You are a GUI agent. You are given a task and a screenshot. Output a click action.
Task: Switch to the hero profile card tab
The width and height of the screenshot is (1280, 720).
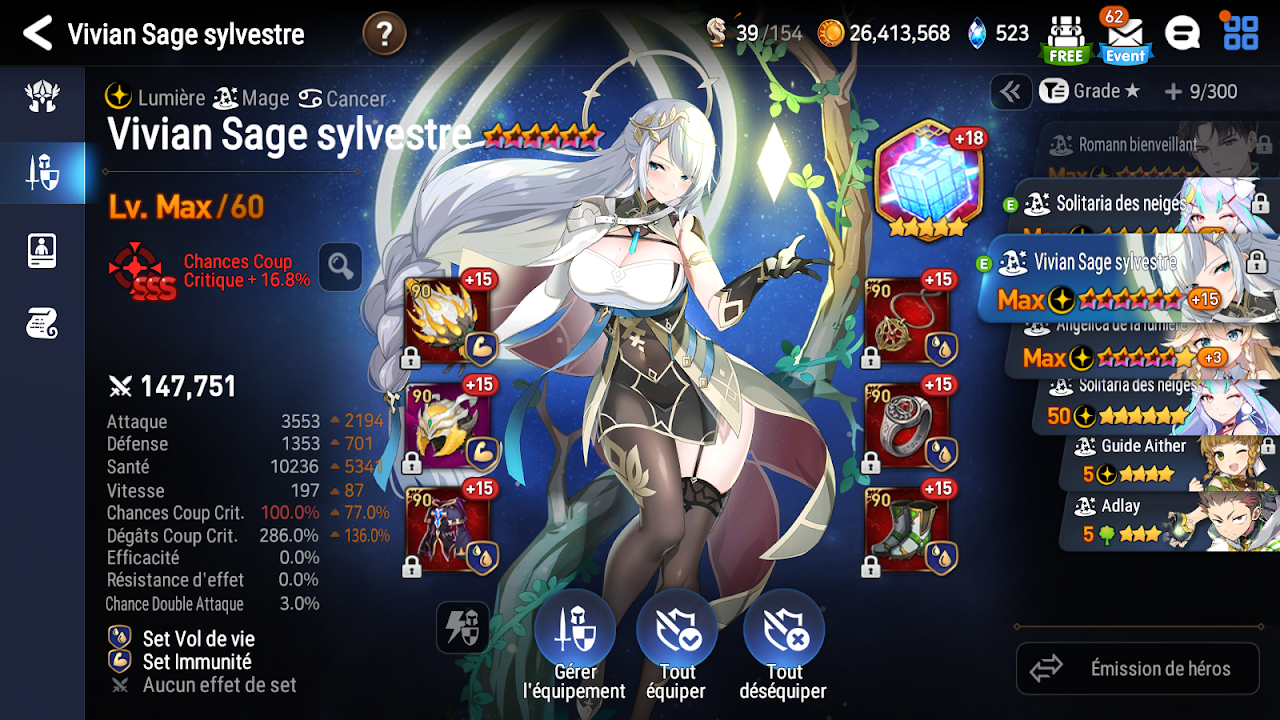(x=42, y=250)
